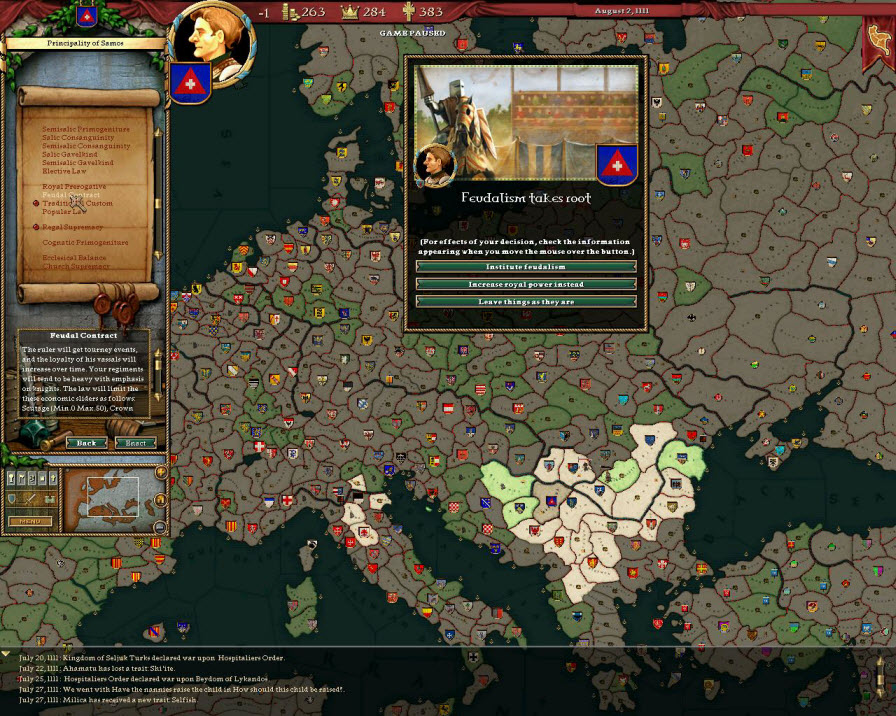Open the Menu button near the minimap

tap(29, 520)
